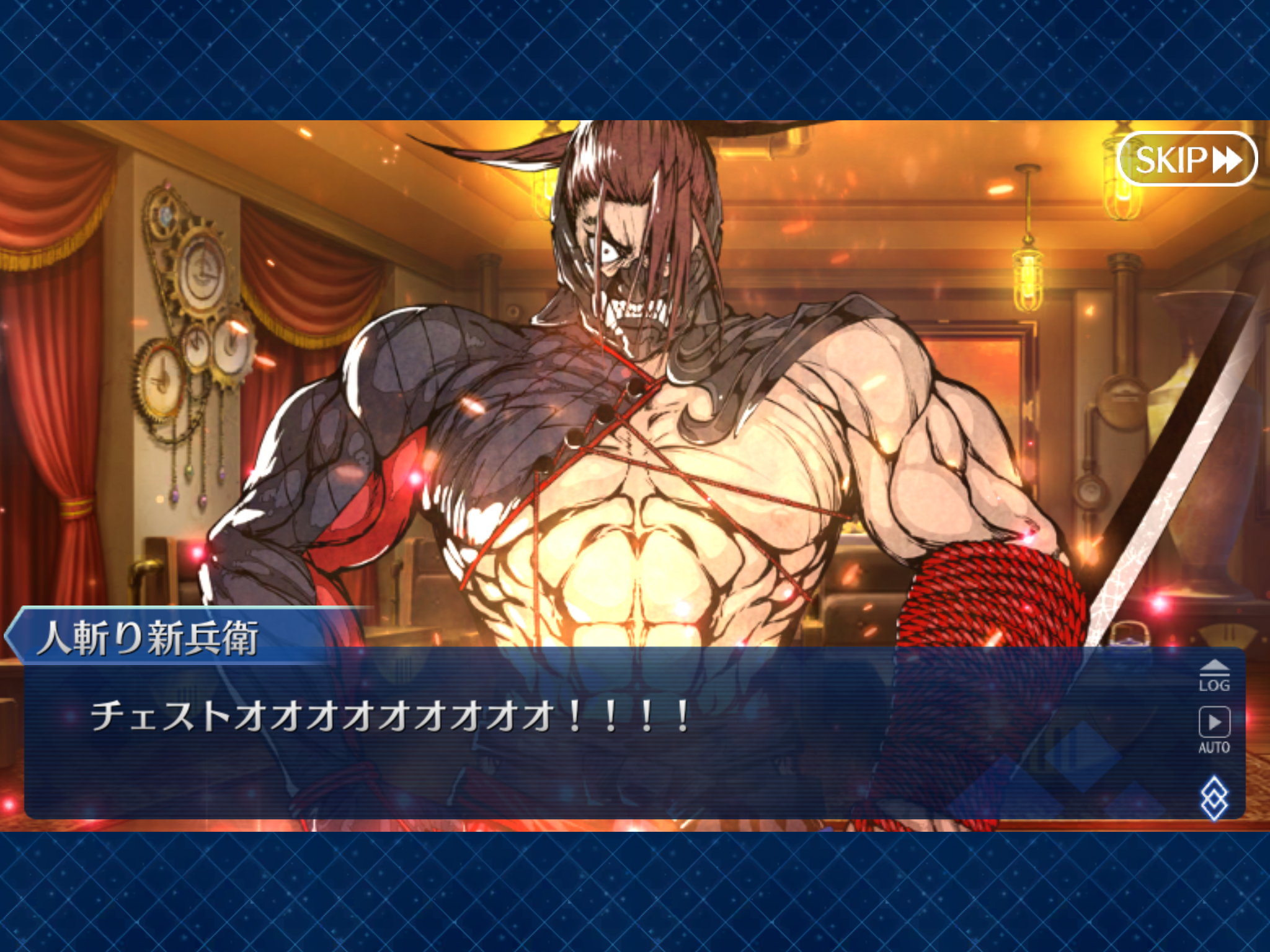Advance dialogue via the diamond cursor icon

[x=1214, y=797]
